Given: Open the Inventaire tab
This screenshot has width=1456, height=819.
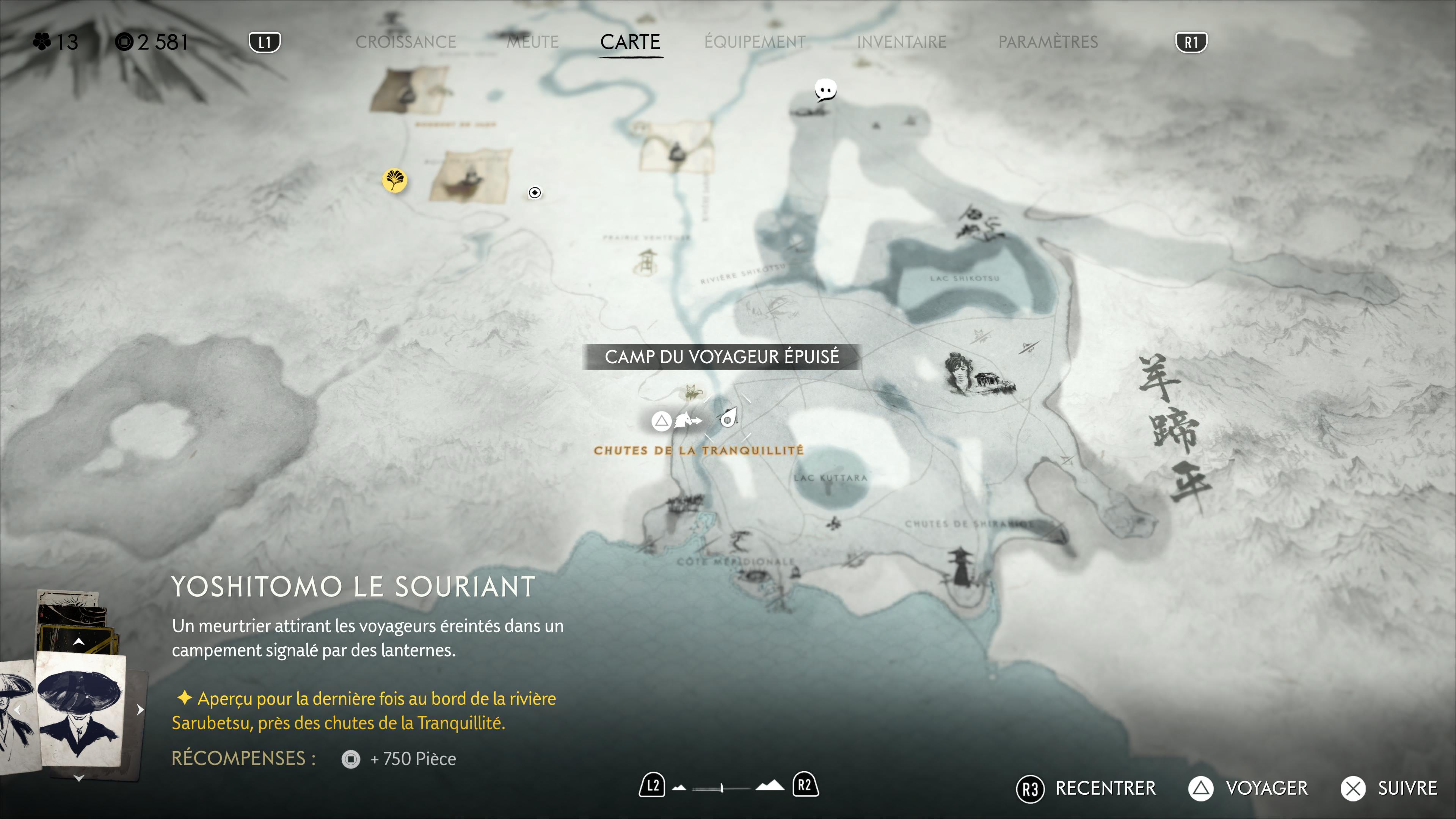Looking at the screenshot, I should (901, 42).
